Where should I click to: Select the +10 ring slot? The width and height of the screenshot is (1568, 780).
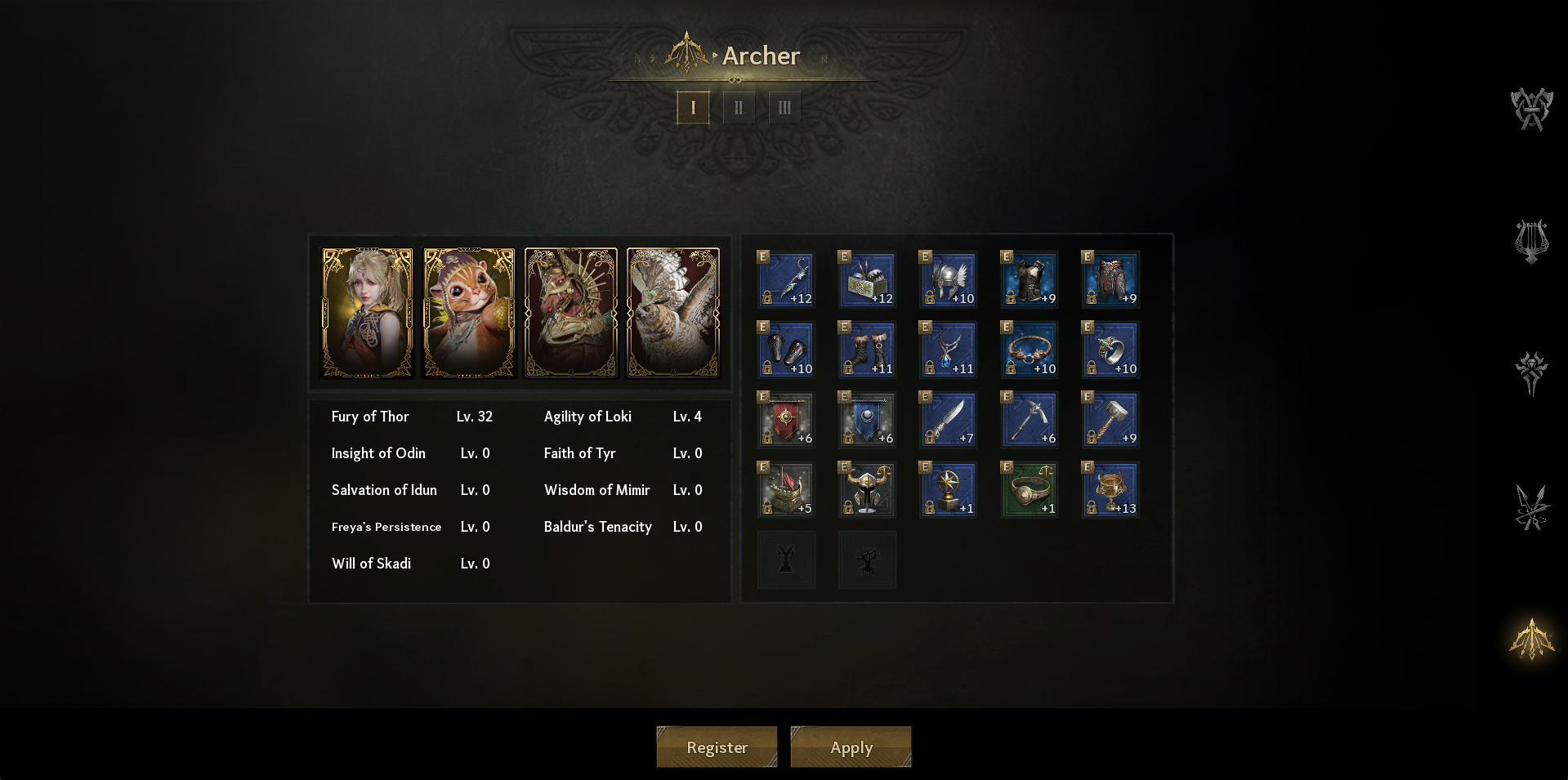(x=1110, y=350)
